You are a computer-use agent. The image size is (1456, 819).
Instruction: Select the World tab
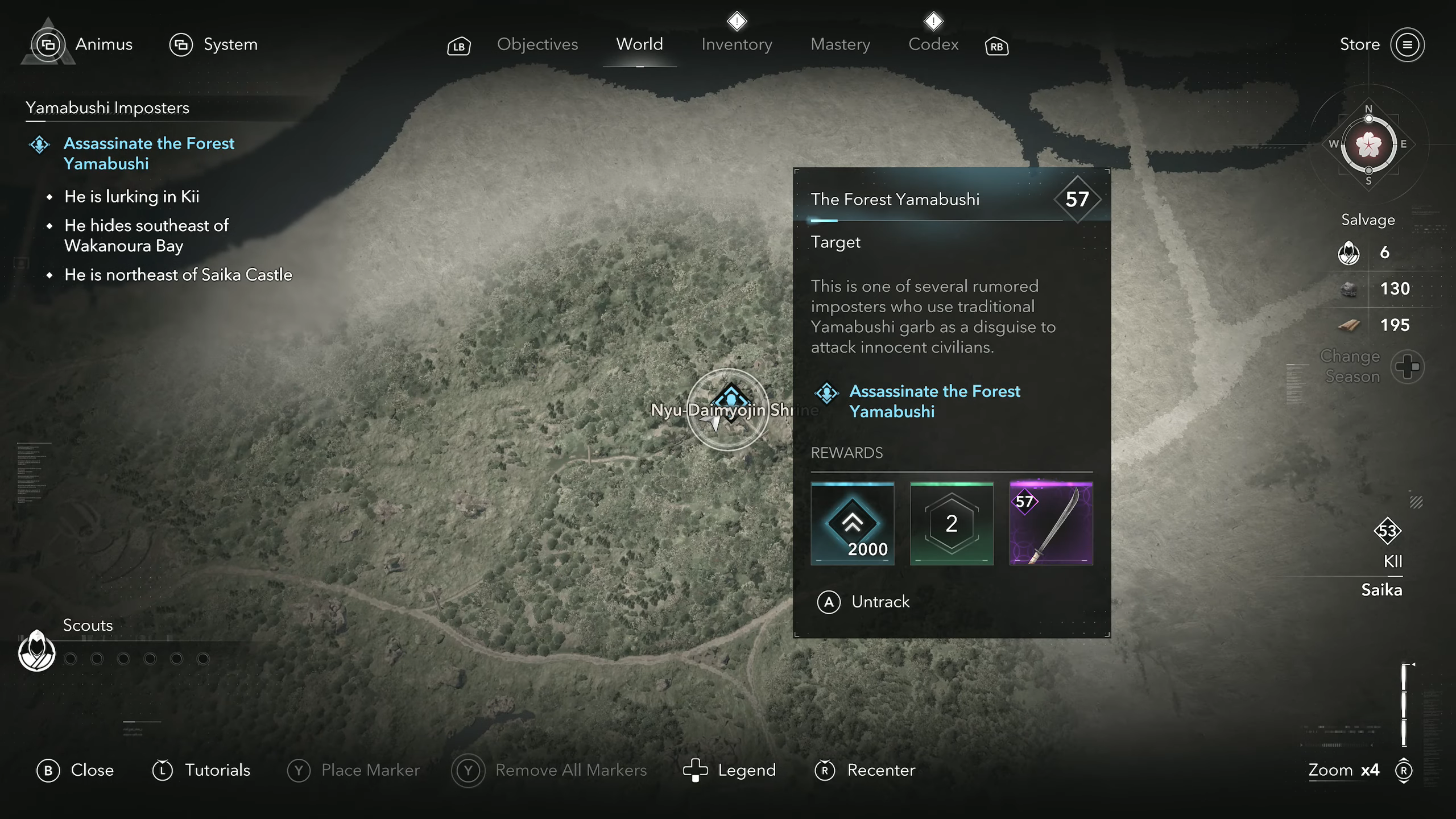[639, 44]
